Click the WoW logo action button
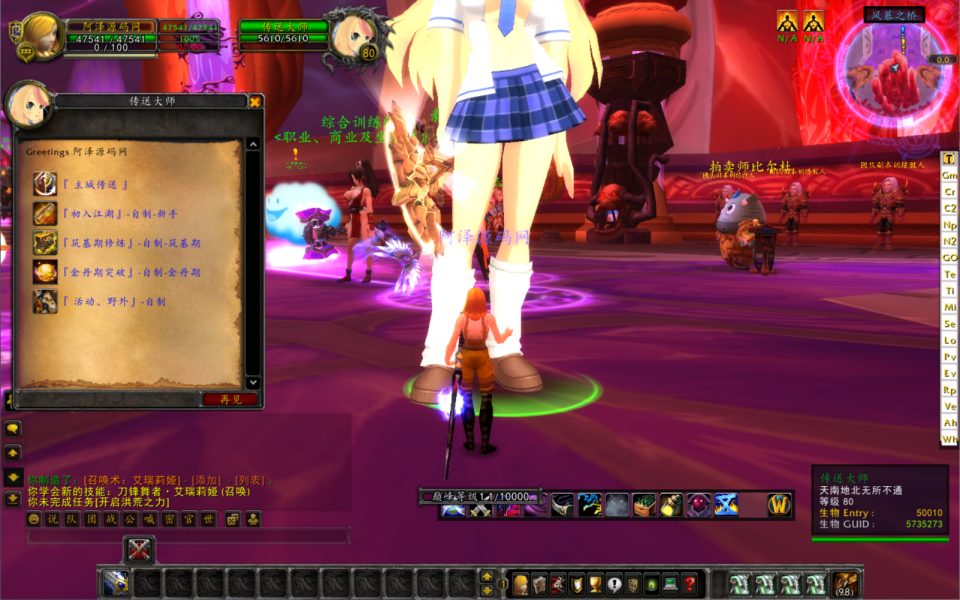The width and height of the screenshot is (960, 600). [780, 505]
